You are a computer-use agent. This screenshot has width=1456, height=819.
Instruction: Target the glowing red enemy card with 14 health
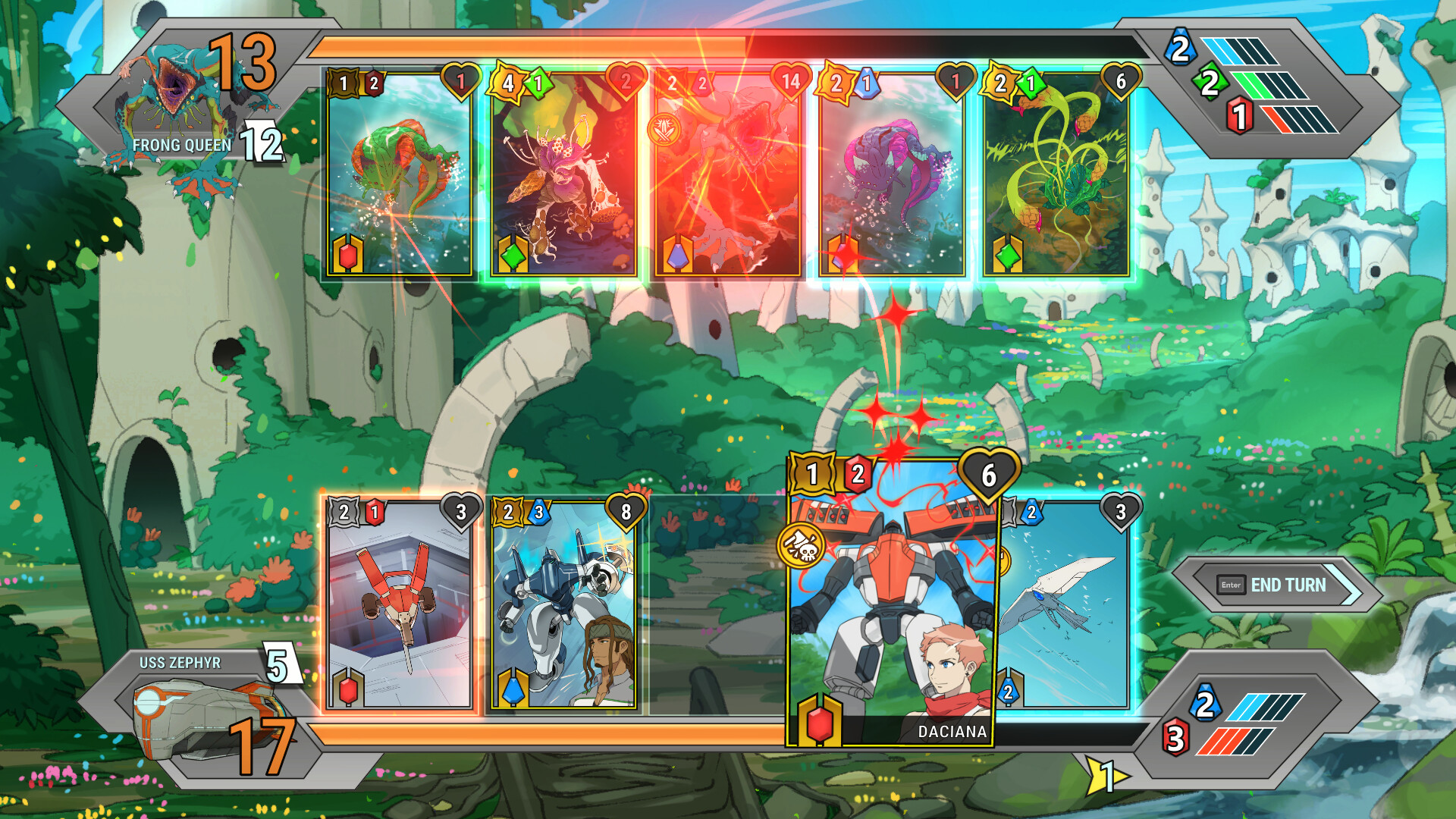727,174
